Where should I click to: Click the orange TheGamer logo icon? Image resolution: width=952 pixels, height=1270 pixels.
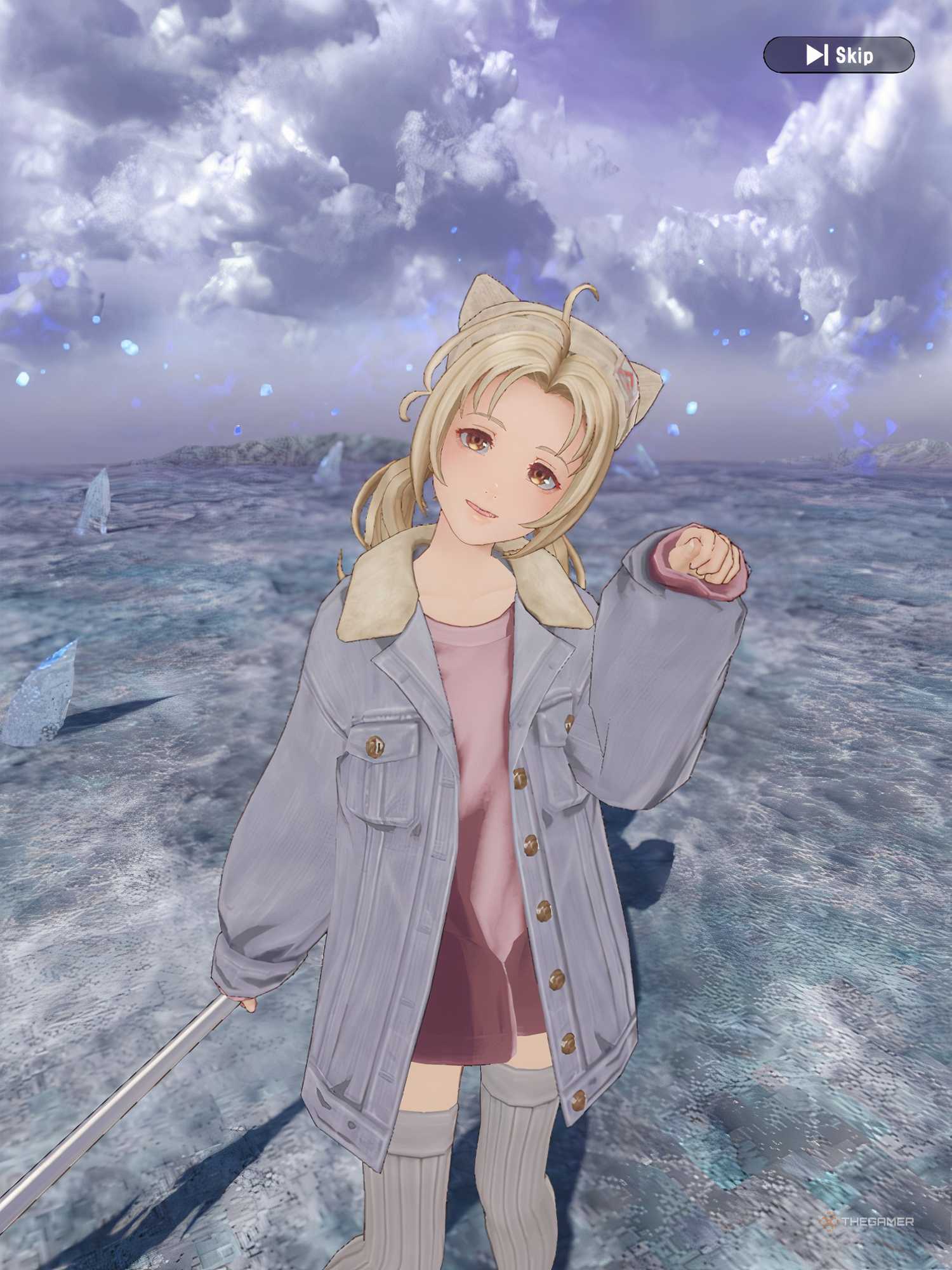pos(827,1221)
